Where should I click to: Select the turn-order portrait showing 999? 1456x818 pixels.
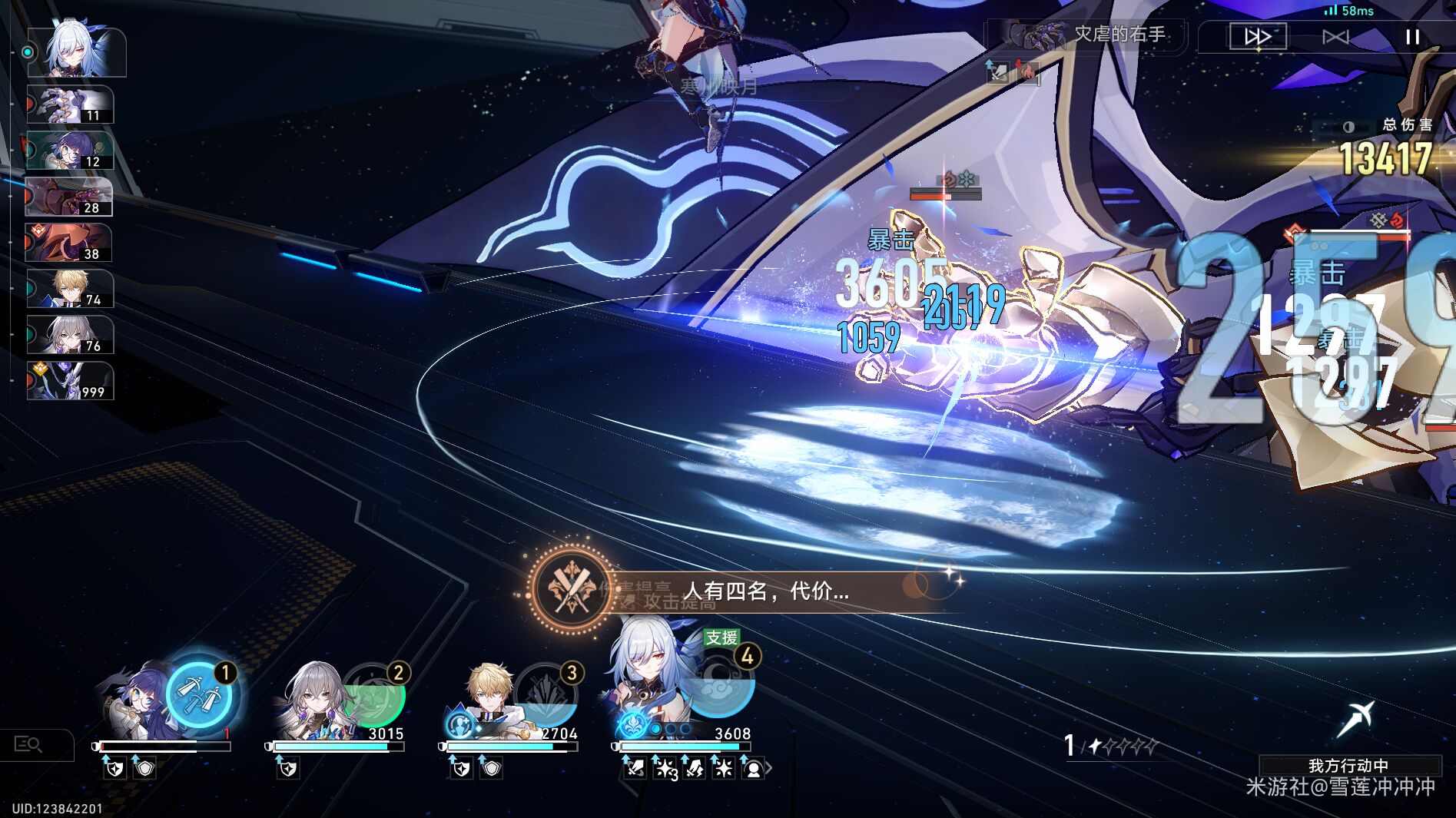click(68, 379)
